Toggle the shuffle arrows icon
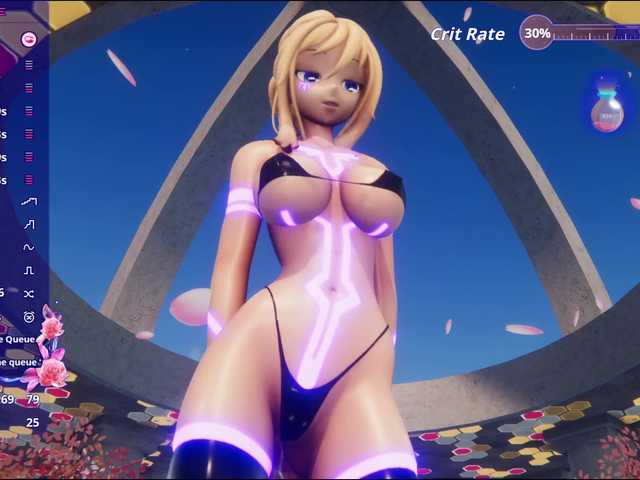The height and width of the screenshot is (480, 640). (x=29, y=293)
